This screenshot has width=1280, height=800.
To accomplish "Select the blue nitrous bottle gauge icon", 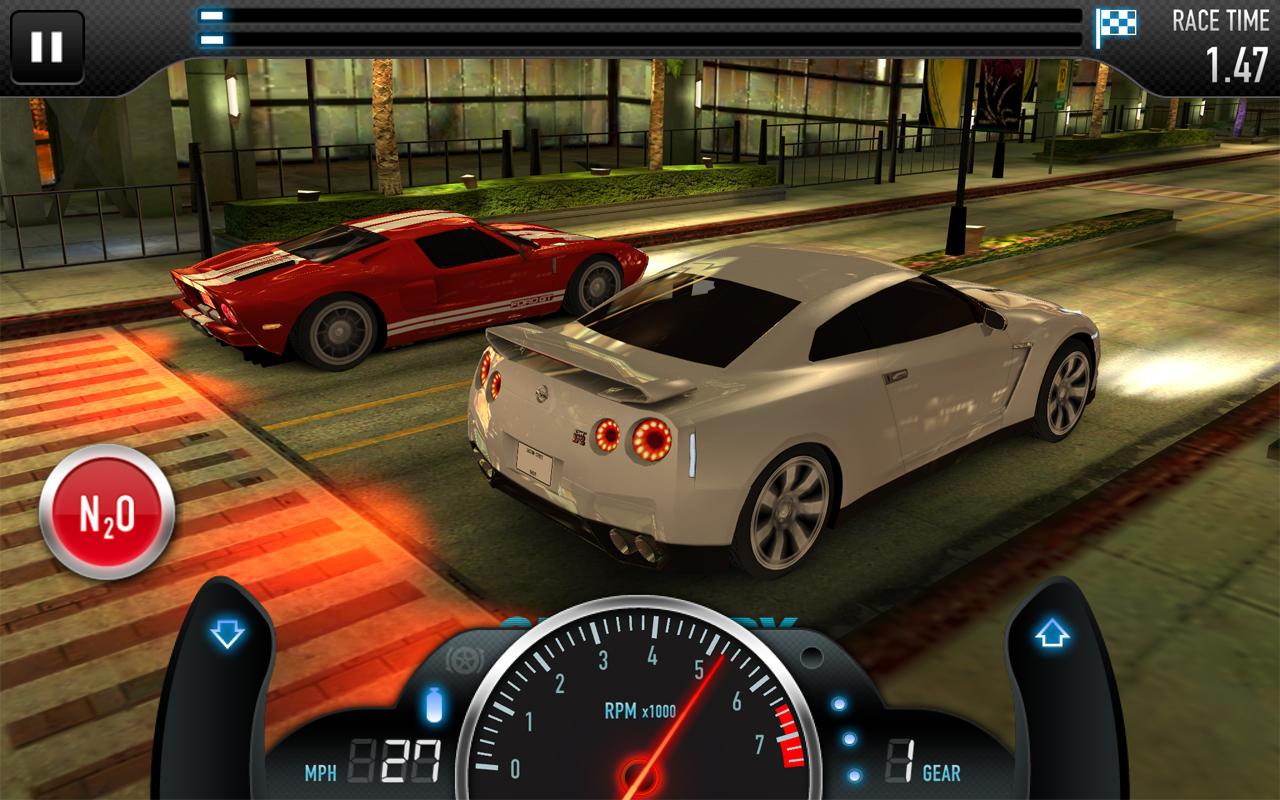I will (436, 703).
